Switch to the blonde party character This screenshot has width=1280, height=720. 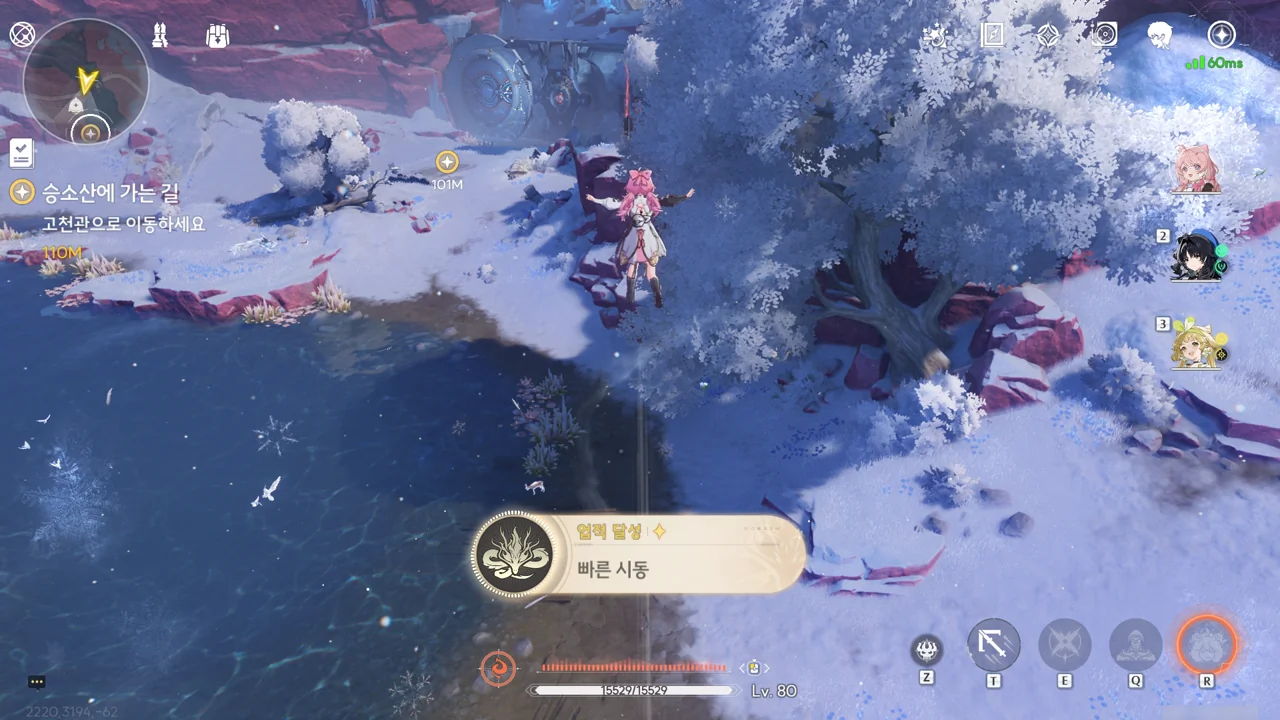1198,345
